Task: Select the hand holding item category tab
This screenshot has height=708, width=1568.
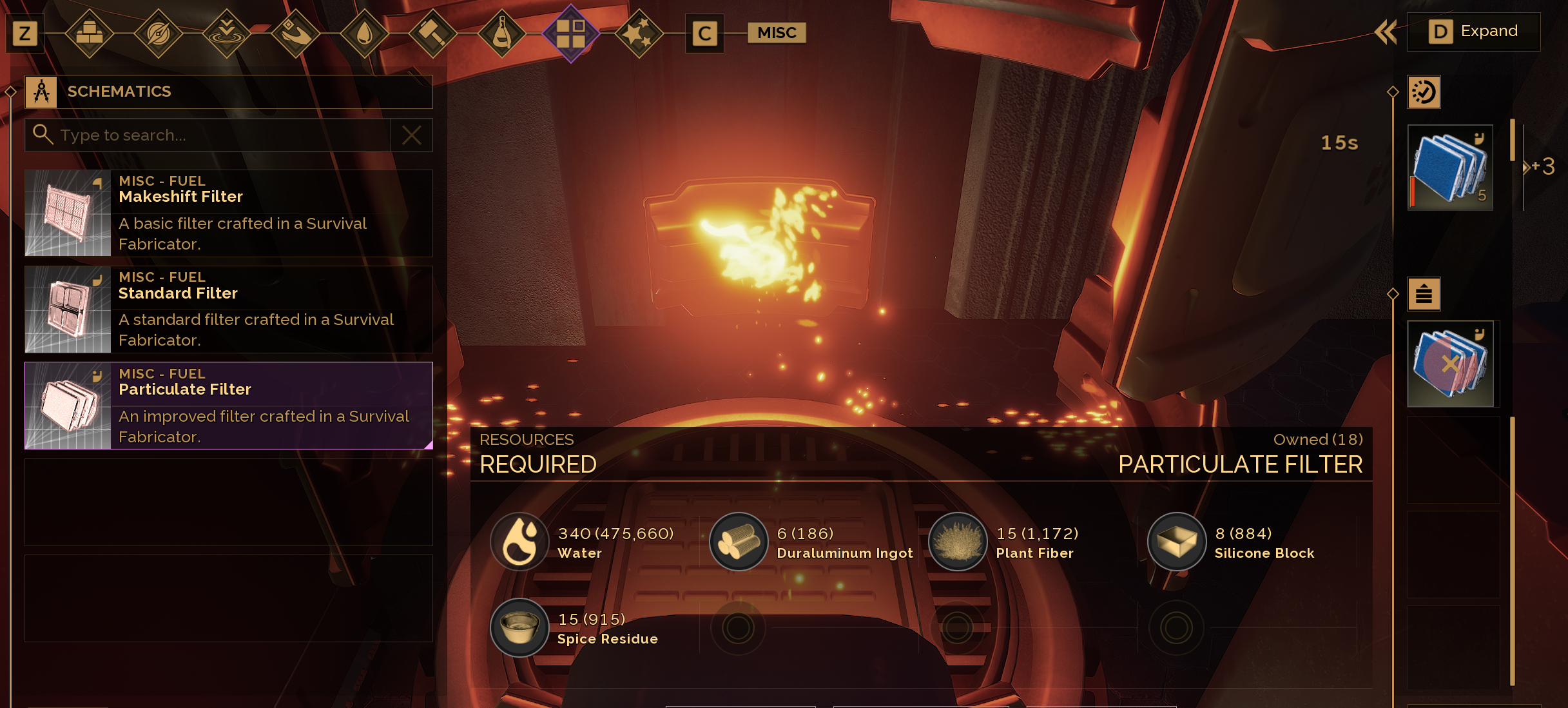Action: tap(295, 33)
